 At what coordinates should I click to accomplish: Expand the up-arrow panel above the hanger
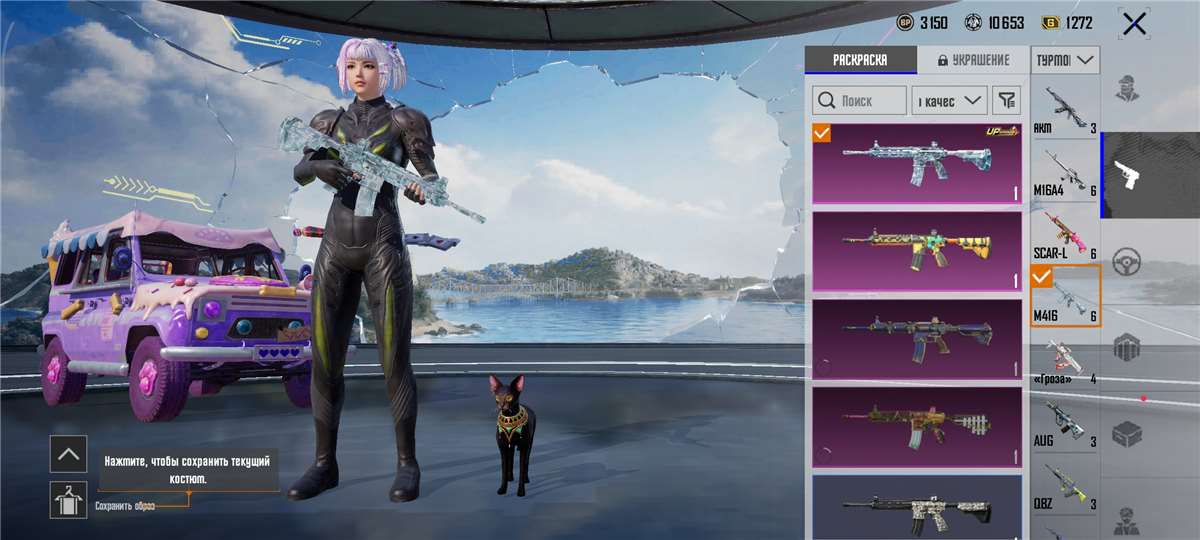pos(68,454)
